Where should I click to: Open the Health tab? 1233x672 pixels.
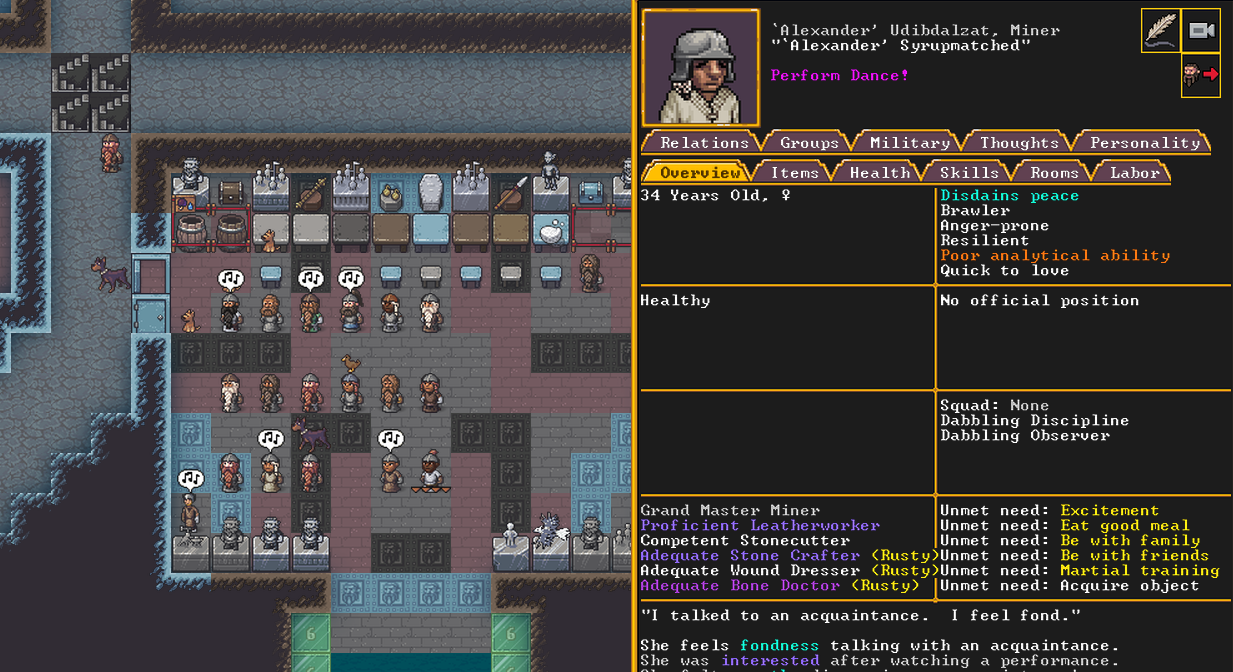[880, 173]
